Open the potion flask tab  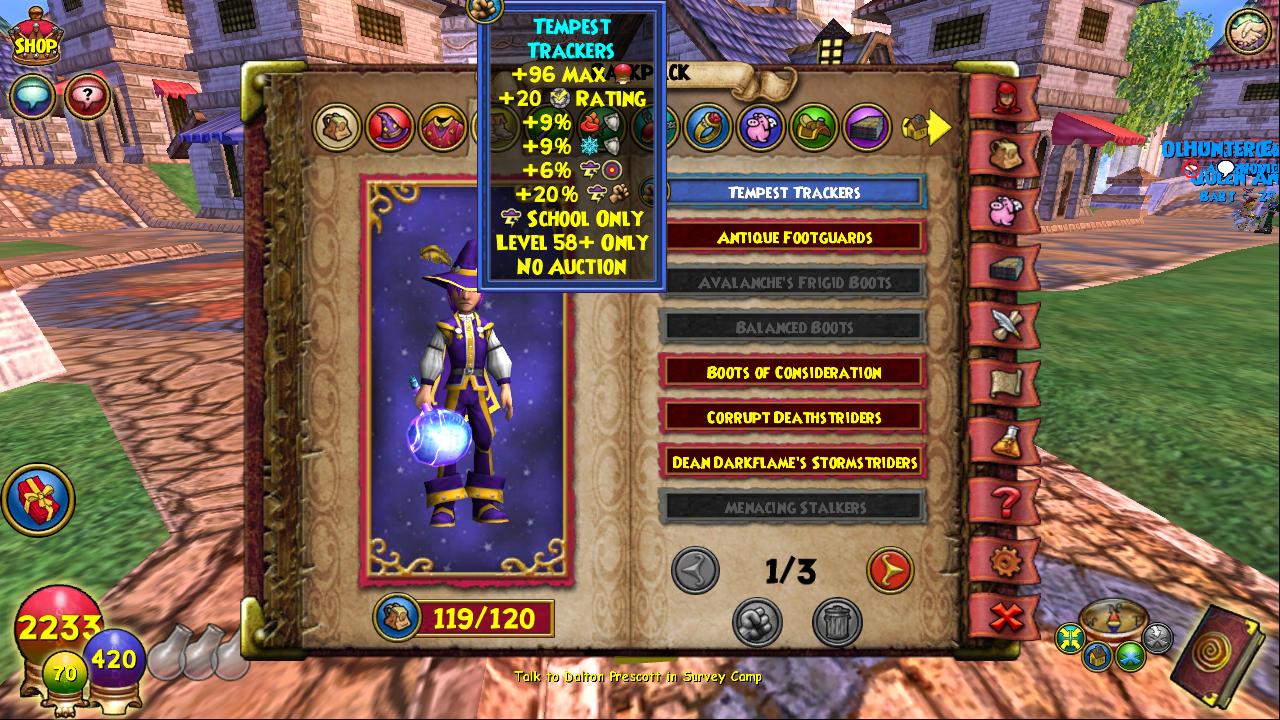[x=1006, y=440]
